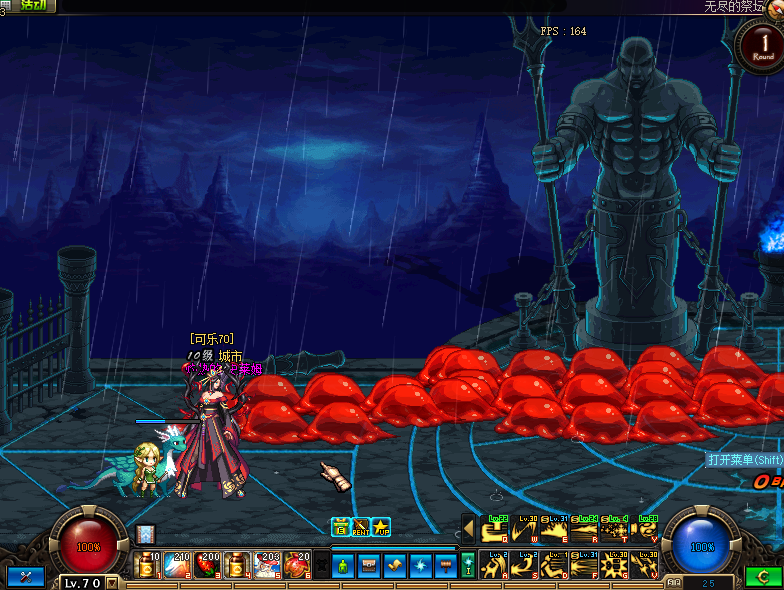Click the green C coin shop button

(x=763, y=578)
